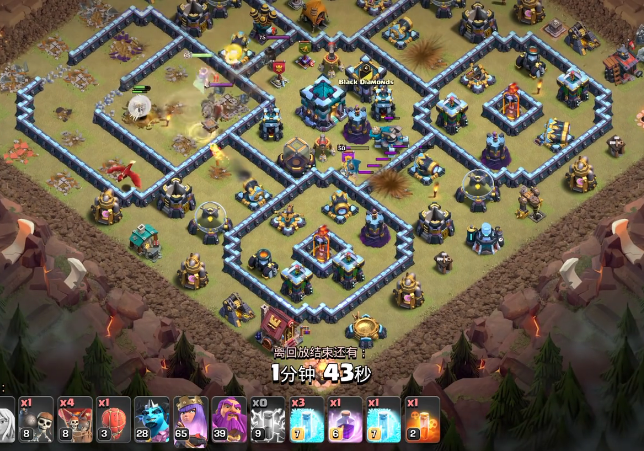Select the blue-skinned Barbarian King hero
644x451 pixels.
point(151,420)
